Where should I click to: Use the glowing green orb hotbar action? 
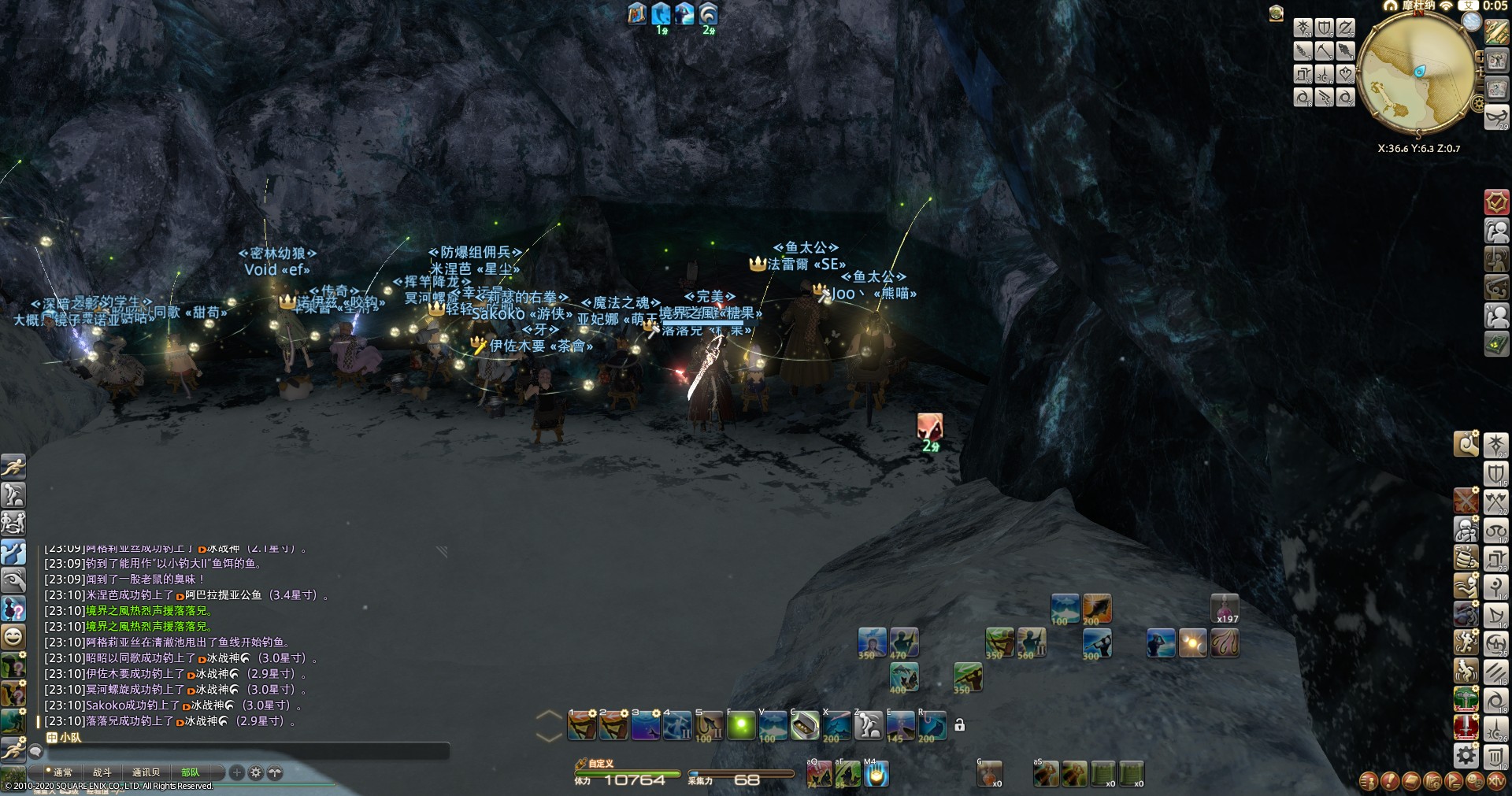click(741, 727)
